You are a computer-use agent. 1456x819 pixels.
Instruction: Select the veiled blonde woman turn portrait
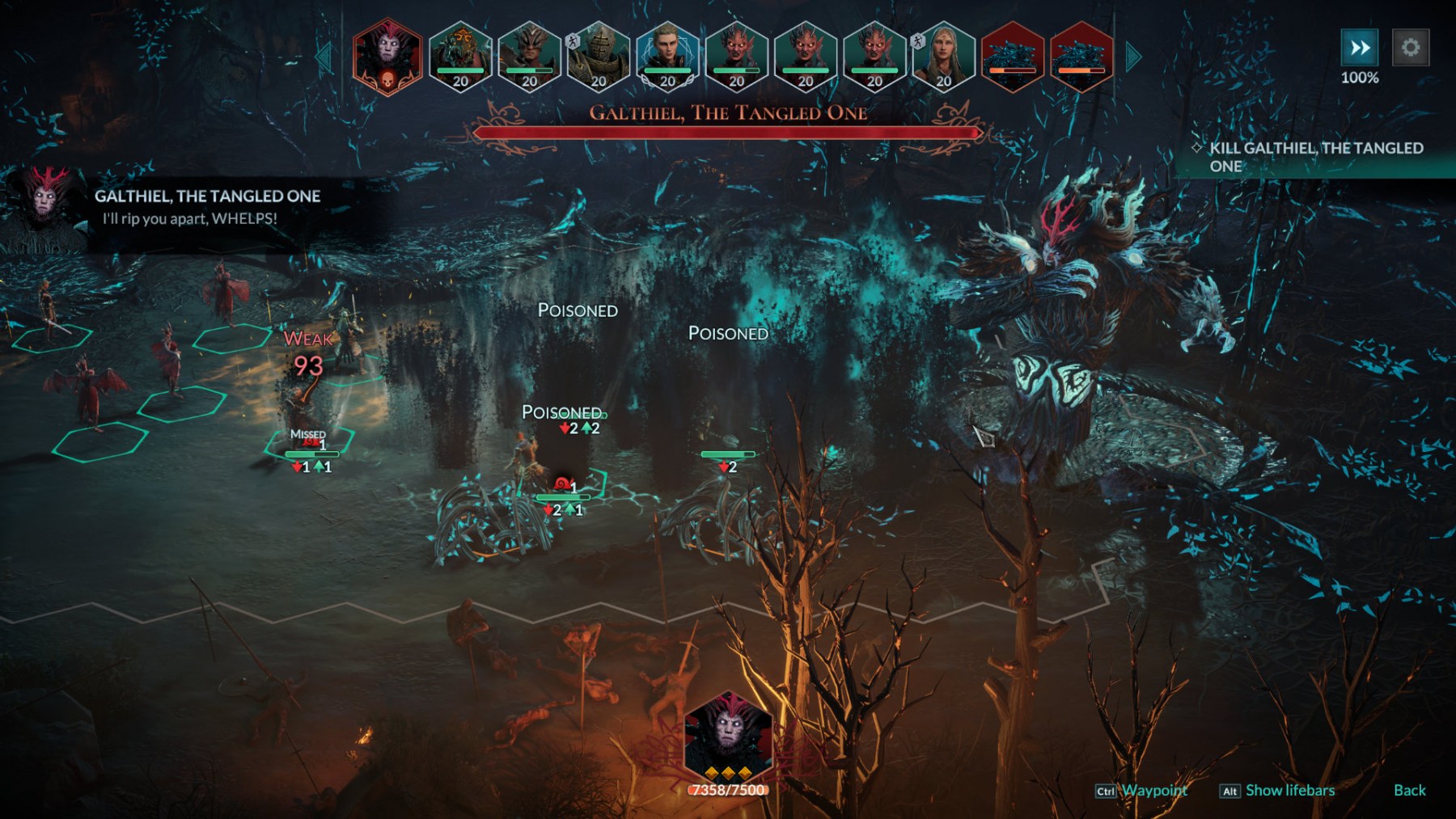[x=943, y=55]
